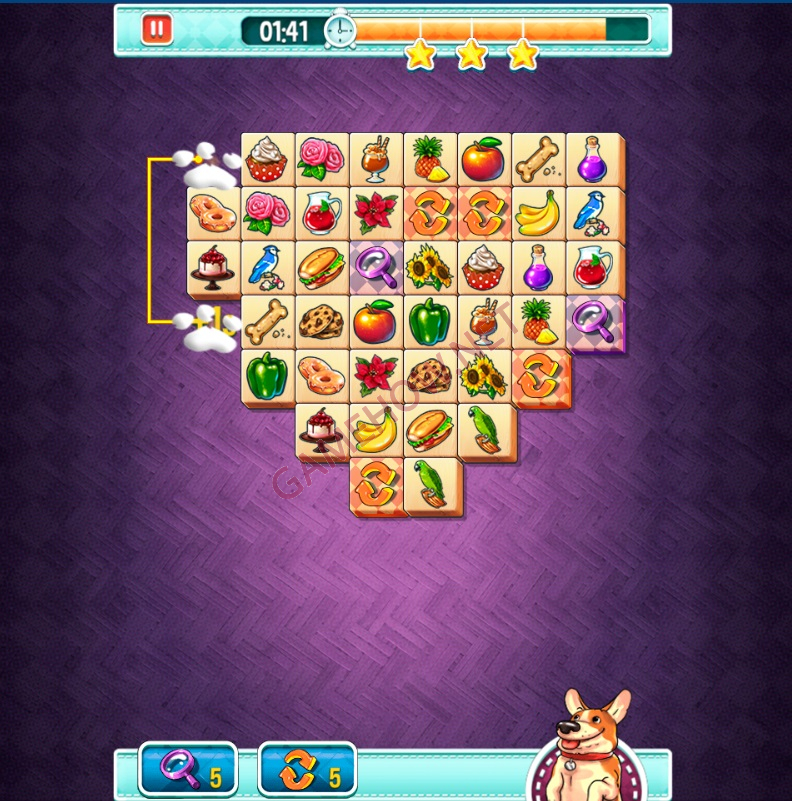Select the cake tile beside the bananas tile
Screen dimensions: 792x801
click(x=322, y=427)
